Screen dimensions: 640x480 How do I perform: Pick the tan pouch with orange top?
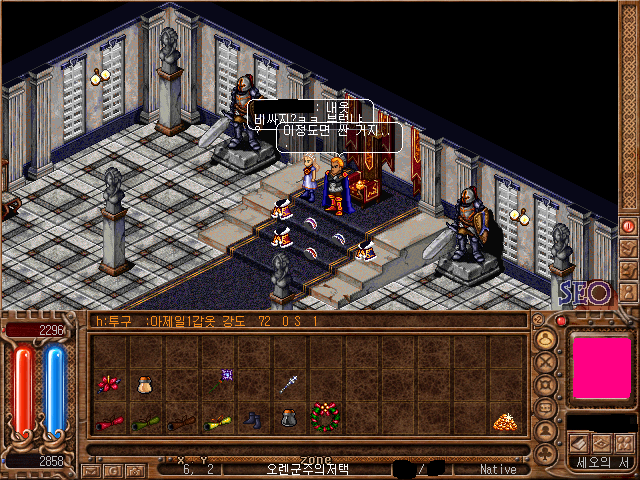(x=145, y=383)
